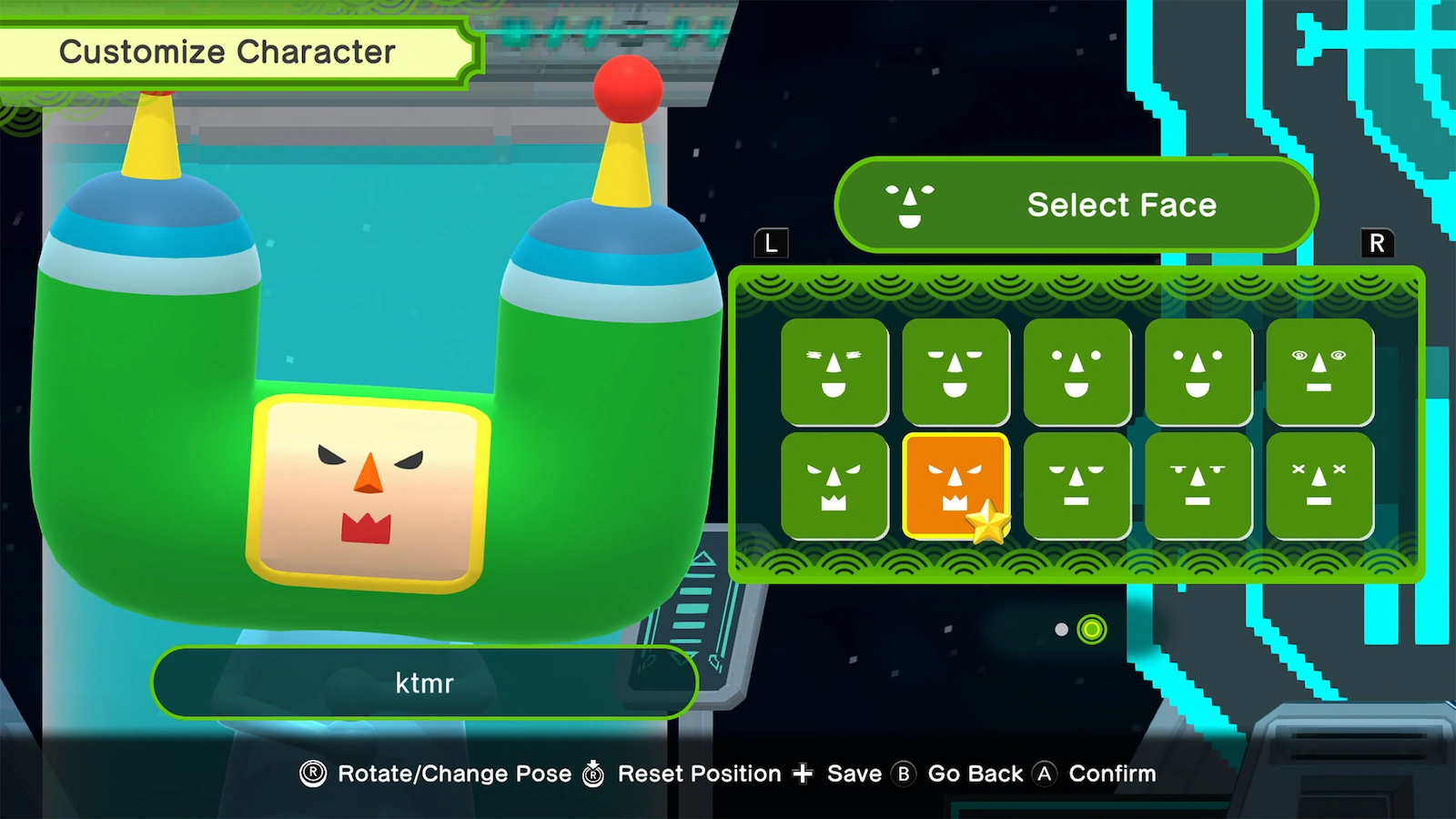1456x819 pixels.
Task: Switch pages with the L shoulder button
Action: pyautogui.click(x=770, y=244)
